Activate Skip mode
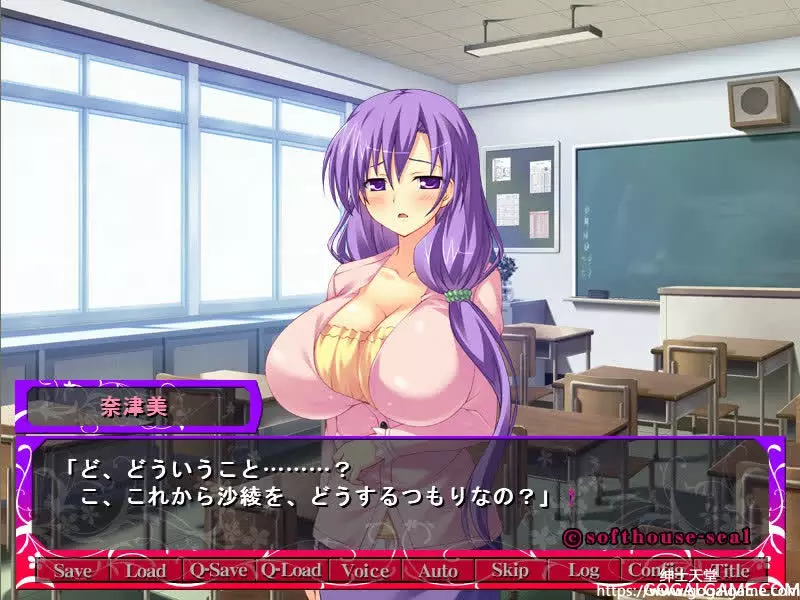Viewport: 800px width, 600px height. pos(510,571)
